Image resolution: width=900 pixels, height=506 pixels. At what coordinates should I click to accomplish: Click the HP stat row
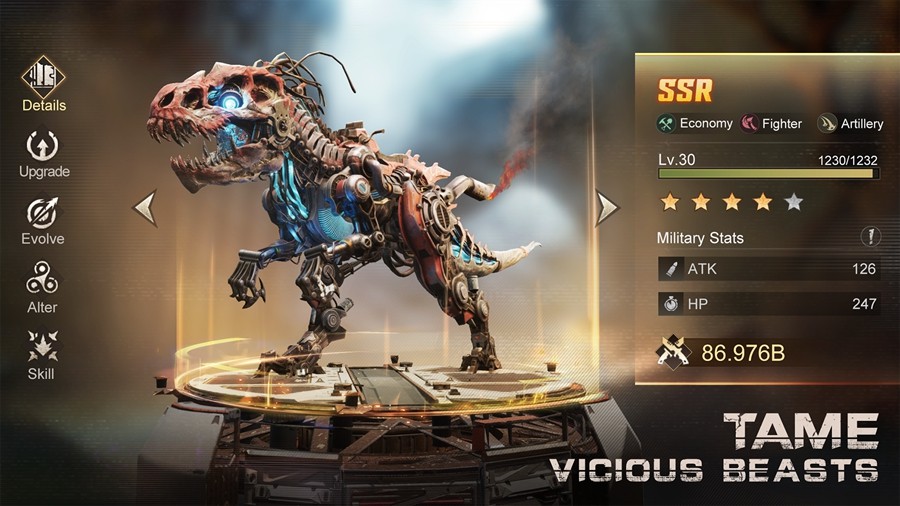(x=768, y=303)
